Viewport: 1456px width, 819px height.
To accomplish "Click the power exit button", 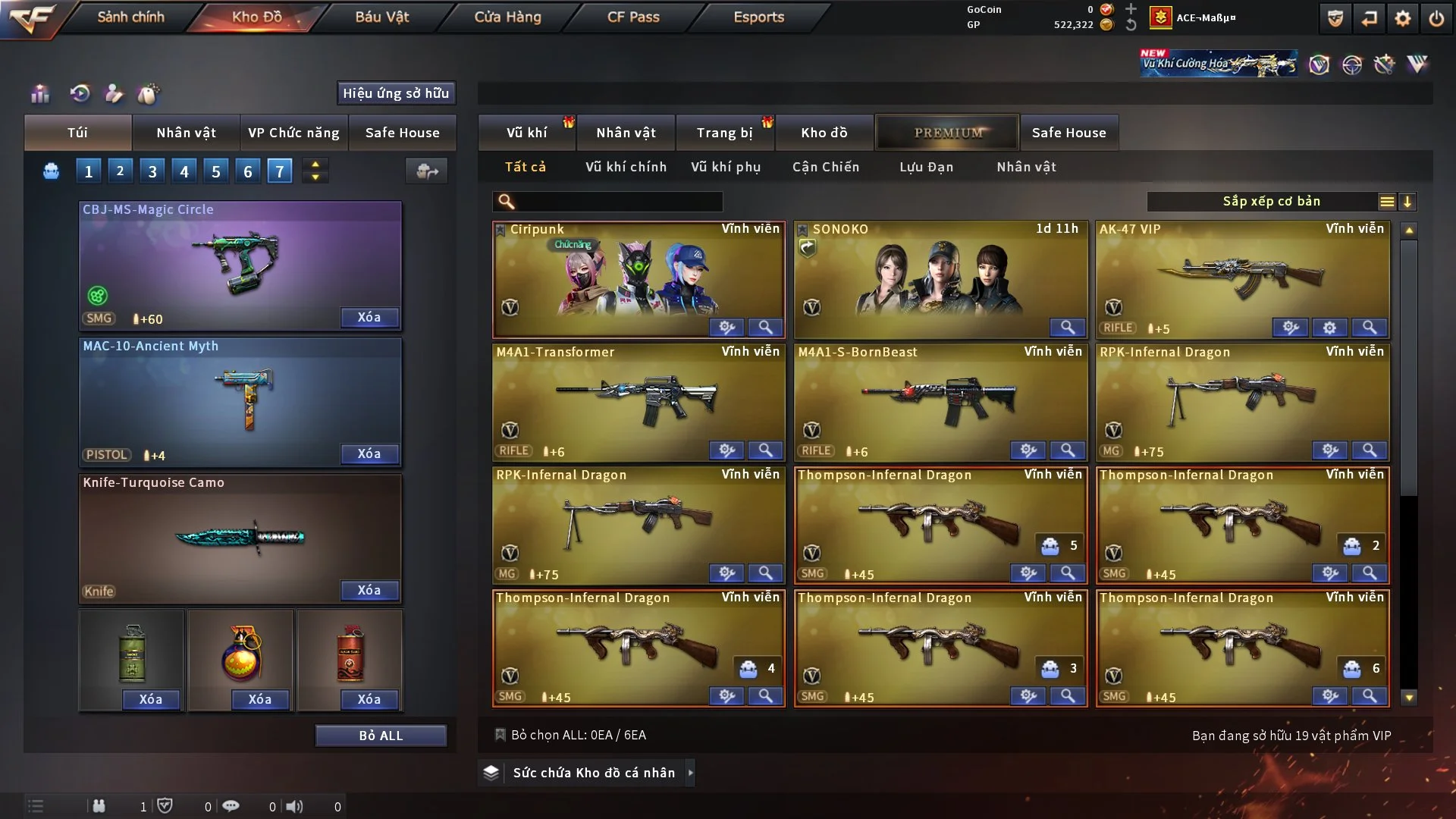I will (x=1436, y=18).
